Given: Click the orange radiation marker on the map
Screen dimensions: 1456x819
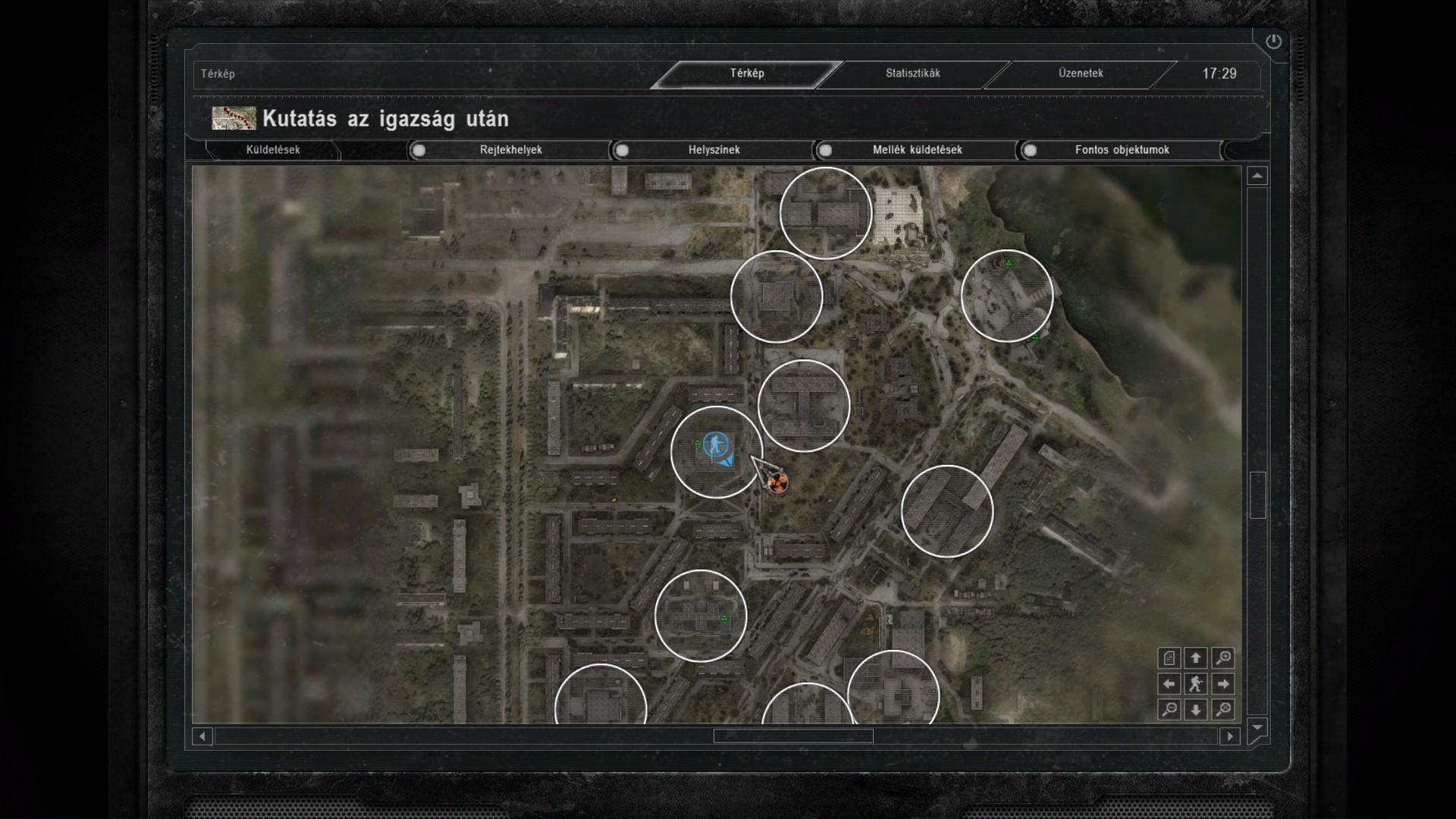Looking at the screenshot, I should [777, 482].
